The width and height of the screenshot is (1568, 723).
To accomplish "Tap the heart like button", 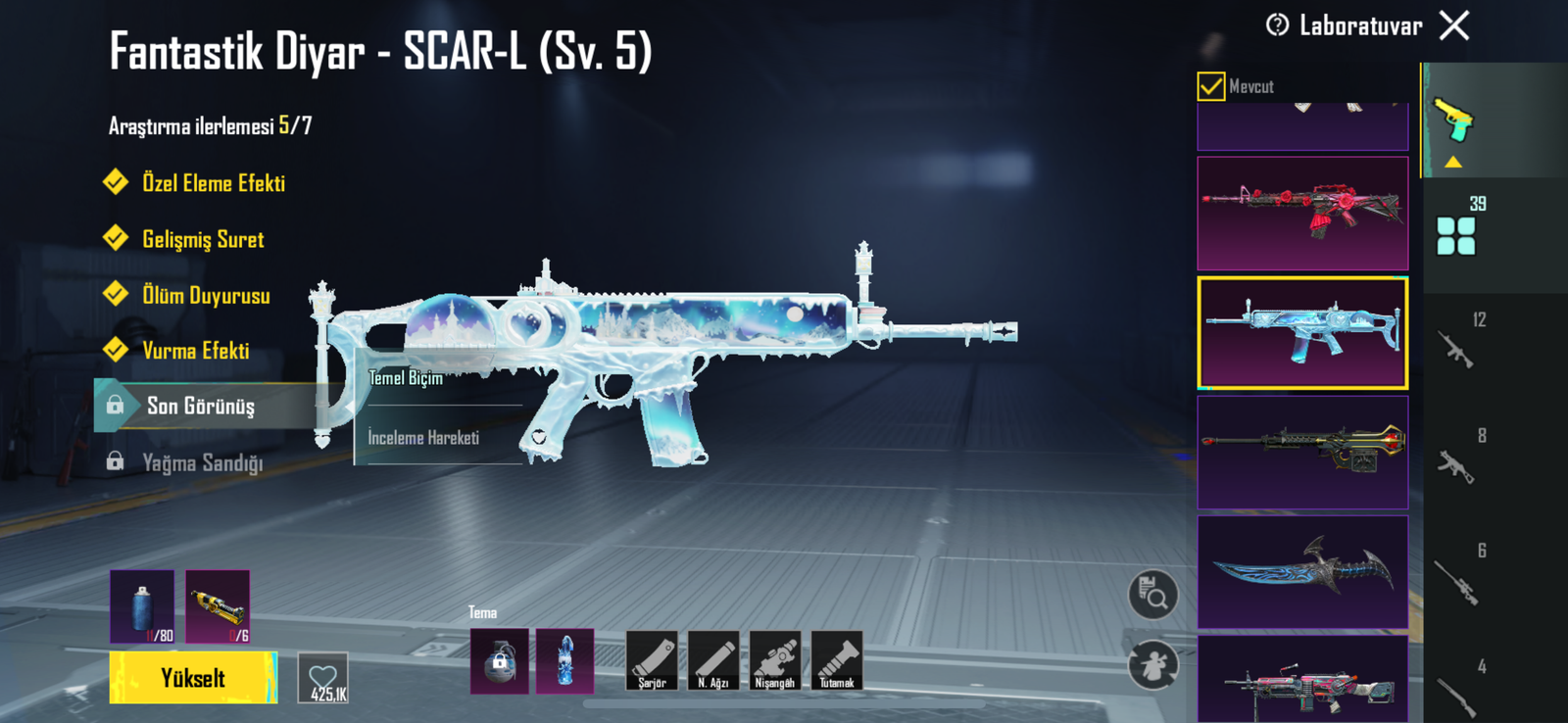I will [323, 678].
